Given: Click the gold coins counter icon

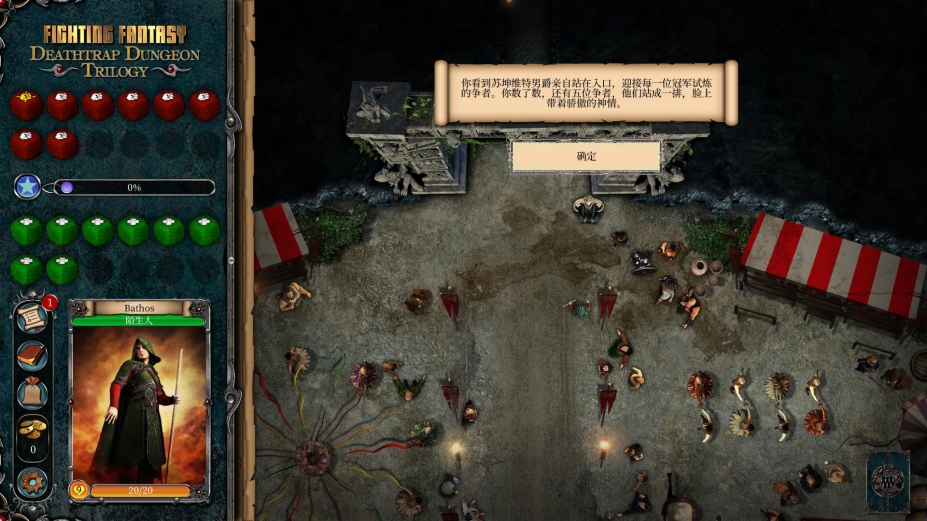Looking at the screenshot, I should click(32, 430).
